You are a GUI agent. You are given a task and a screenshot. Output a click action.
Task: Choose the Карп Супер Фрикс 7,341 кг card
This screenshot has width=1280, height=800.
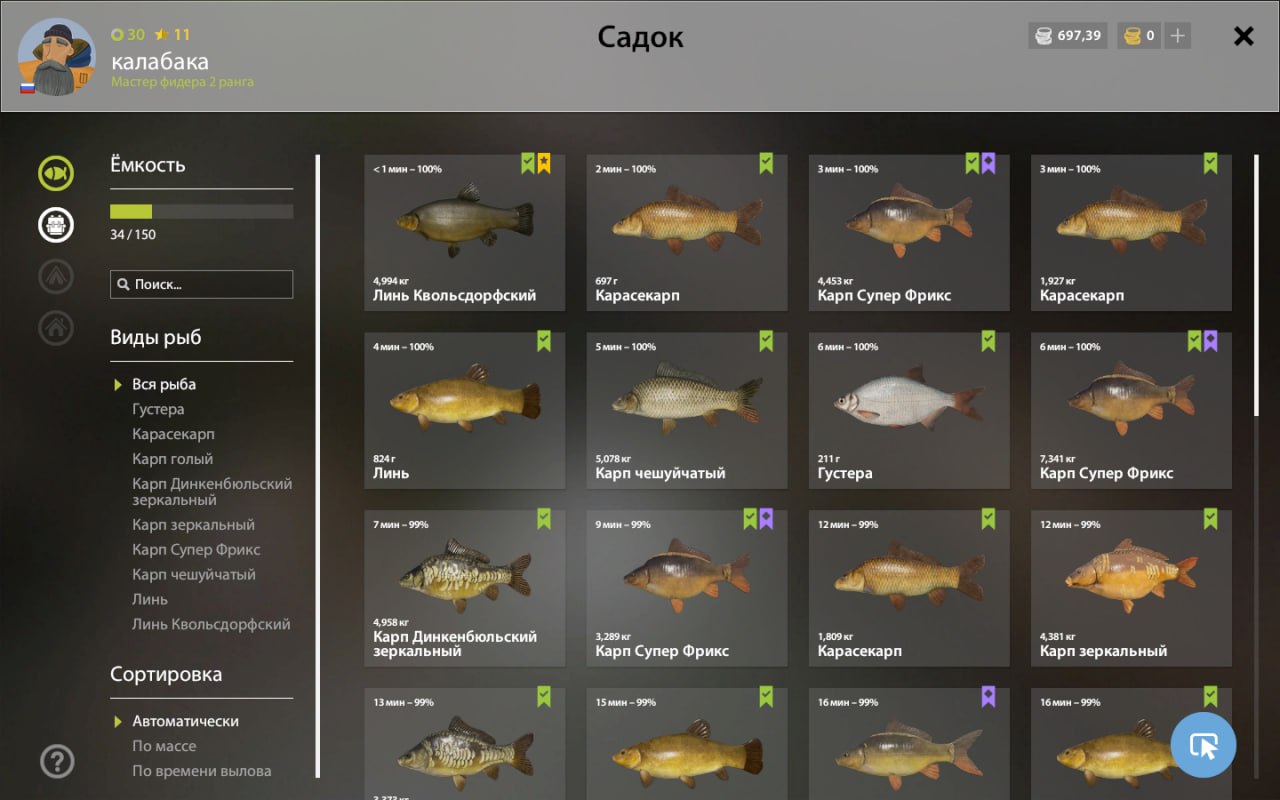pyautogui.click(x=1130, y=410)
